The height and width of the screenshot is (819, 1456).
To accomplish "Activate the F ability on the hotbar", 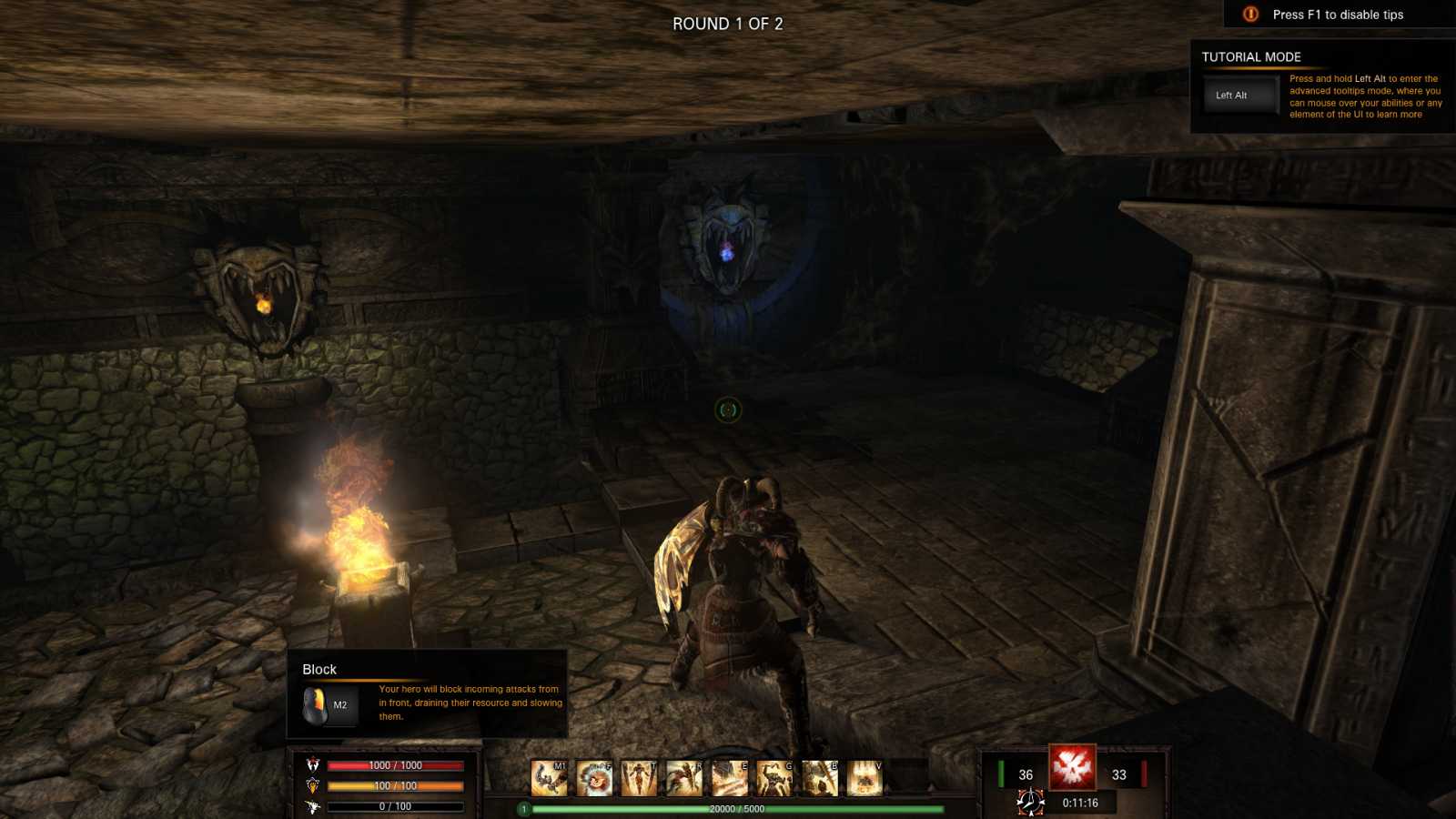I will (x=592, y=779).
